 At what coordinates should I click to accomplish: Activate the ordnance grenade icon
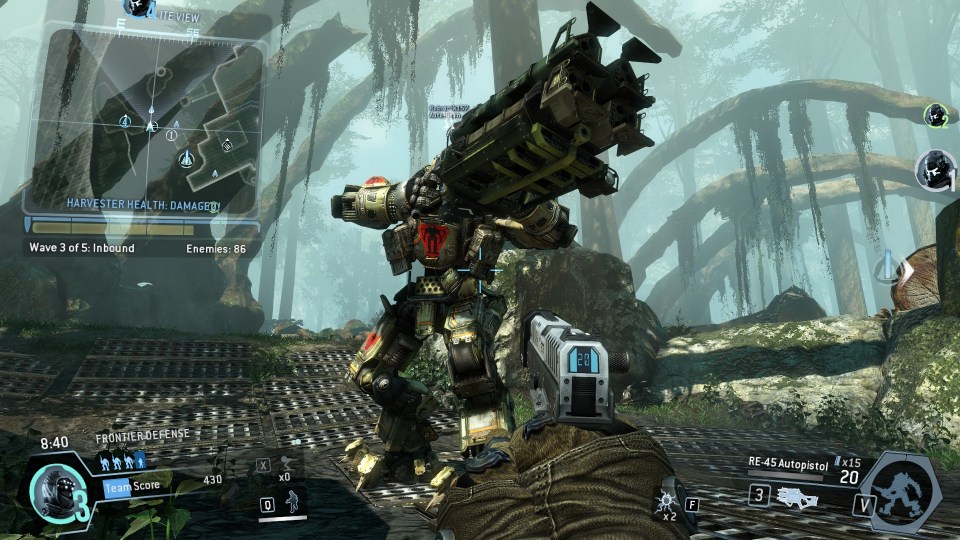[664, 502]
